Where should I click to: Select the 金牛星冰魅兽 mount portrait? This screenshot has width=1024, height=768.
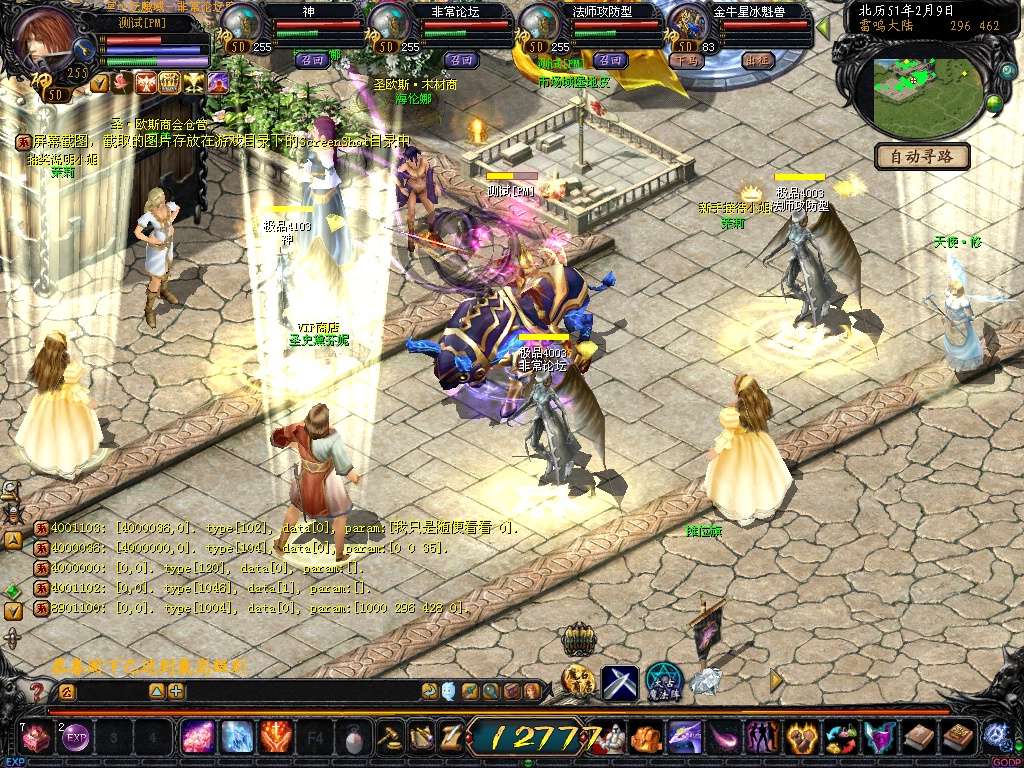(x=688, y=24)
